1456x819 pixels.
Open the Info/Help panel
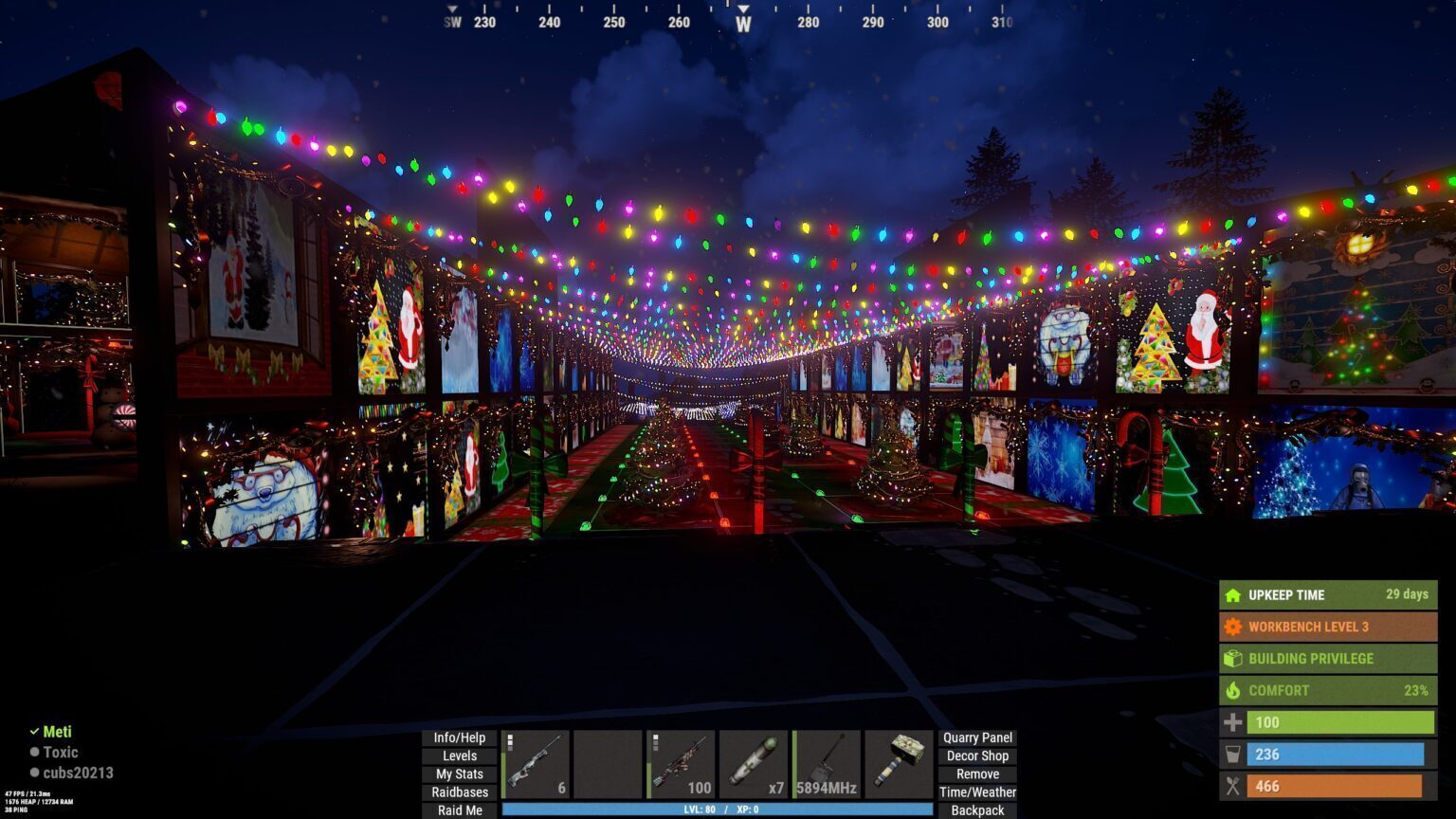pos(459,737)
